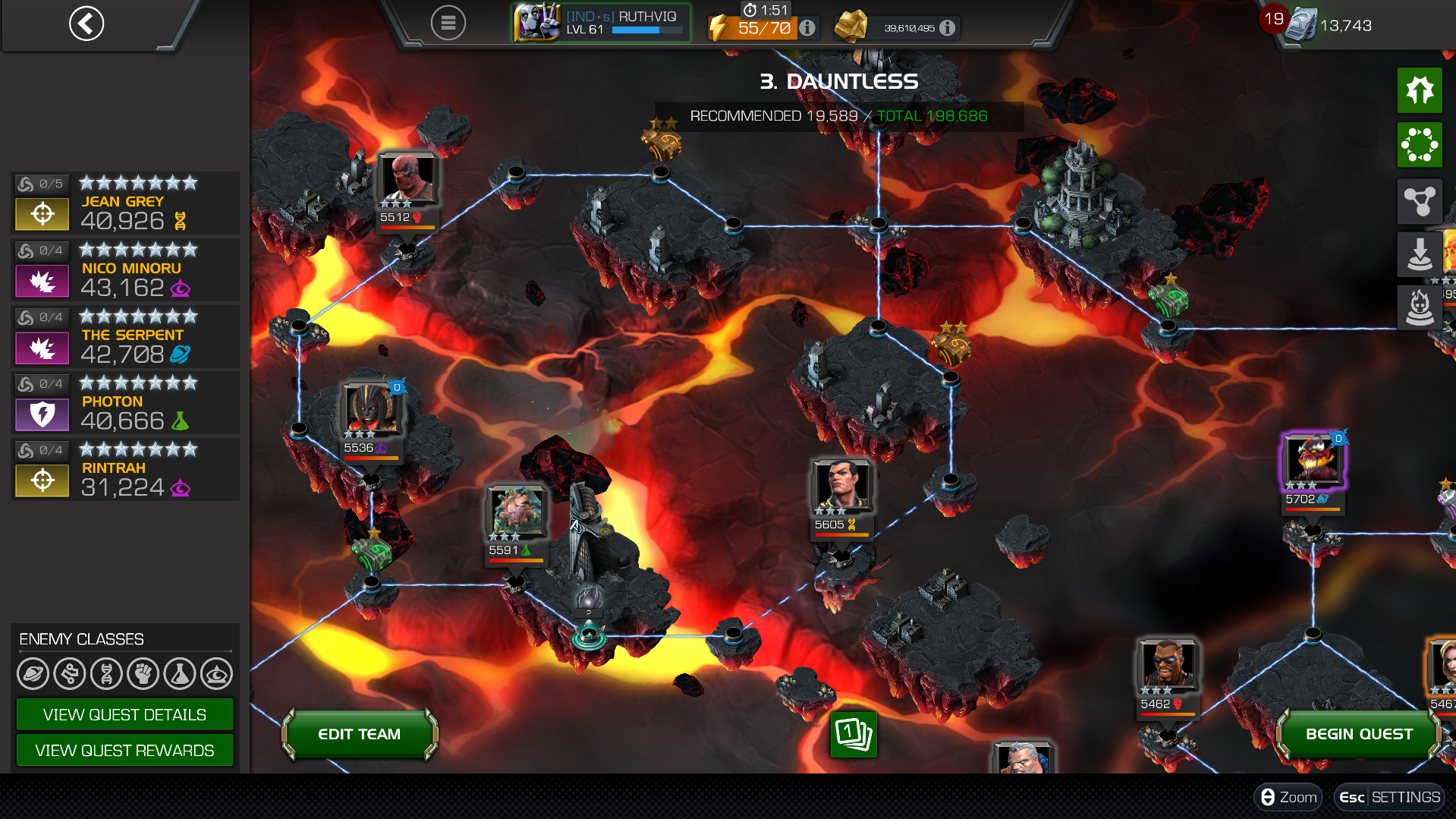Open View Quest Details
This screenshot has width=1456, height=819.
click(x=124, y=715)
